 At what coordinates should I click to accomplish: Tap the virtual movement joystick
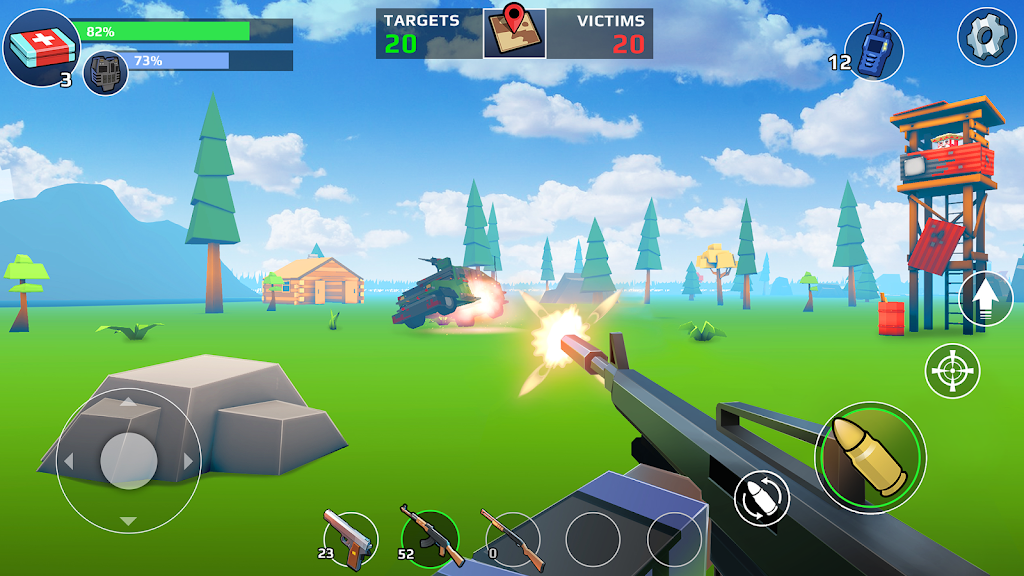pos(129,460)
